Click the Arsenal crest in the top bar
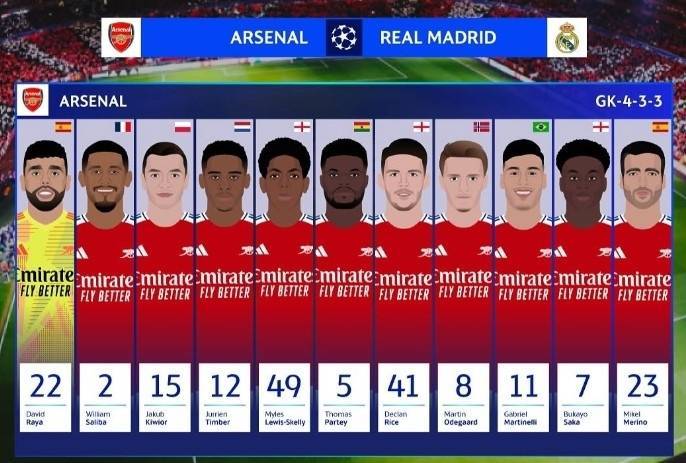The width and height of the screenshot is (686, 463). point(121,38)
